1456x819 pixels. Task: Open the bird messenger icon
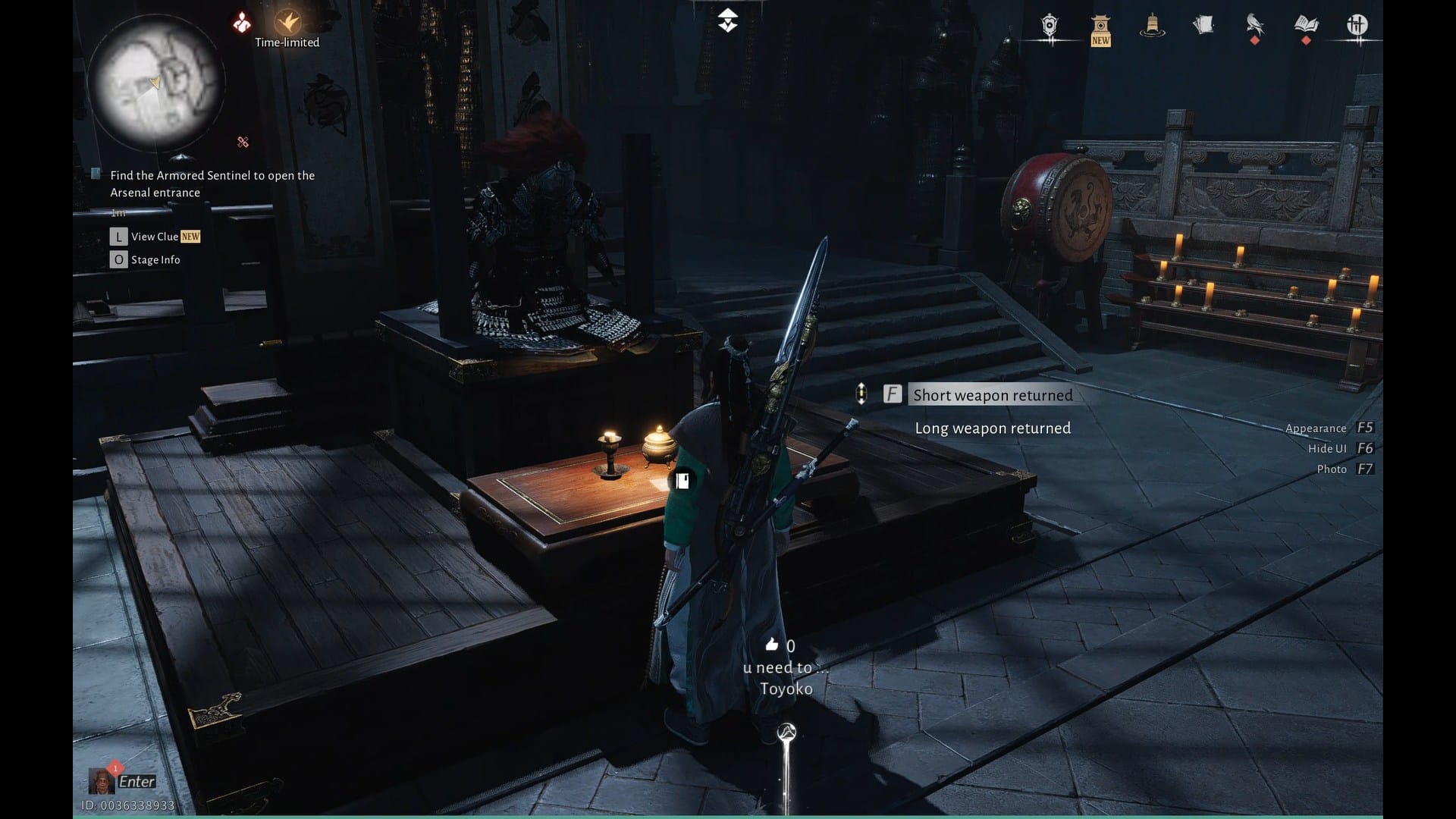(x=1254, y=26)
